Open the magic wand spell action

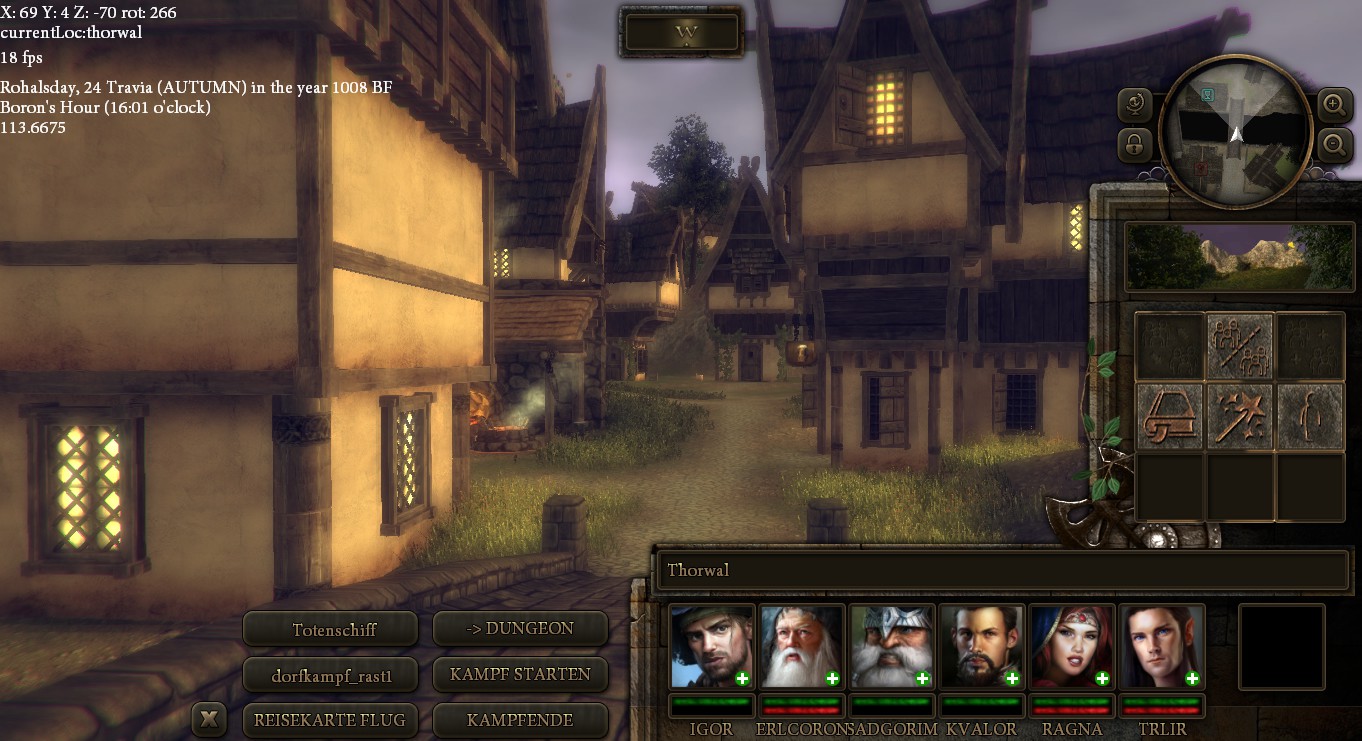[x=1240, y=415]
